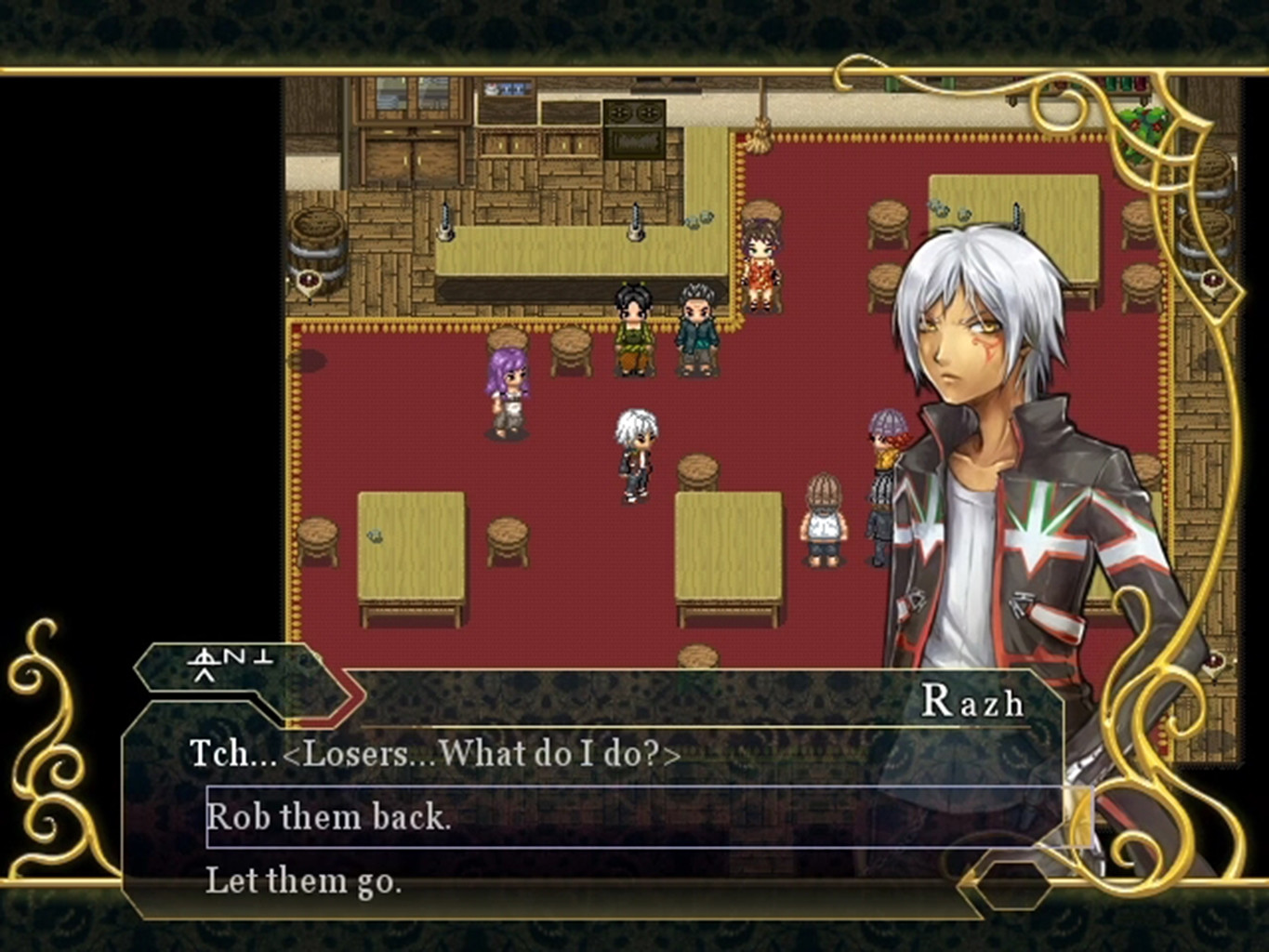Click the dialogue text 'Losers...What do I do?'

[435, 754]
